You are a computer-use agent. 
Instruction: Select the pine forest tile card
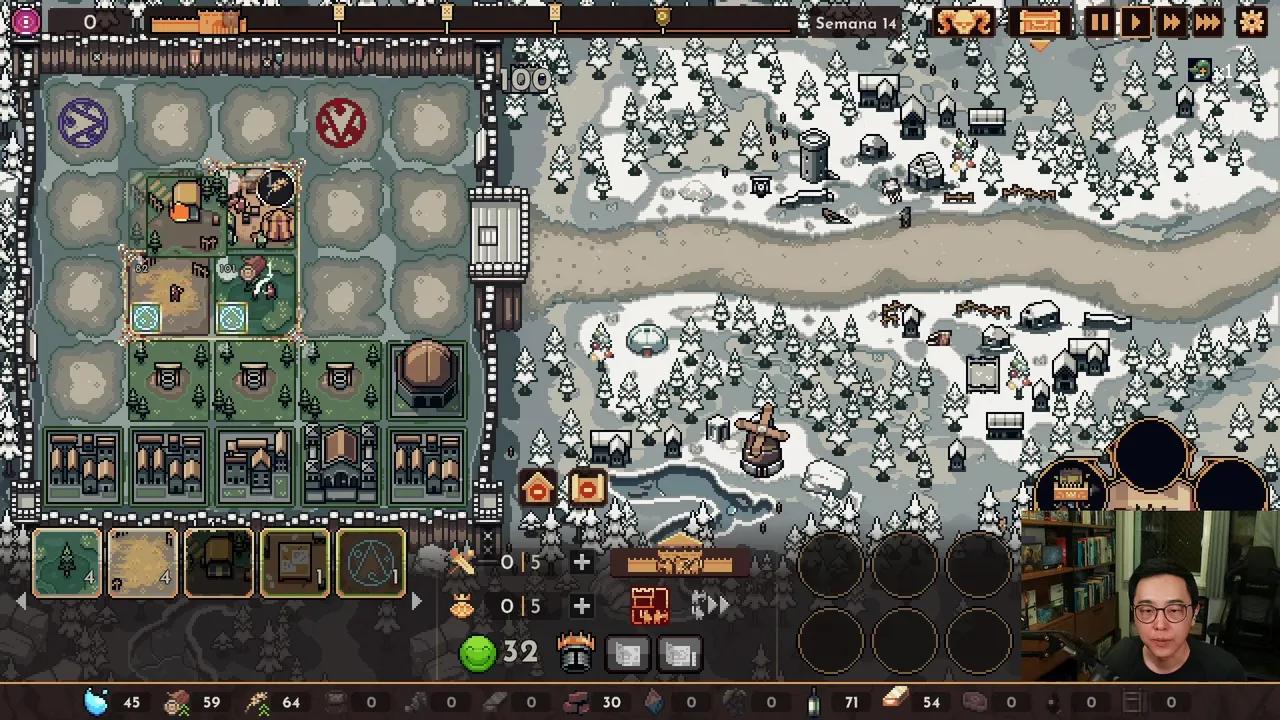coord(67,564)
